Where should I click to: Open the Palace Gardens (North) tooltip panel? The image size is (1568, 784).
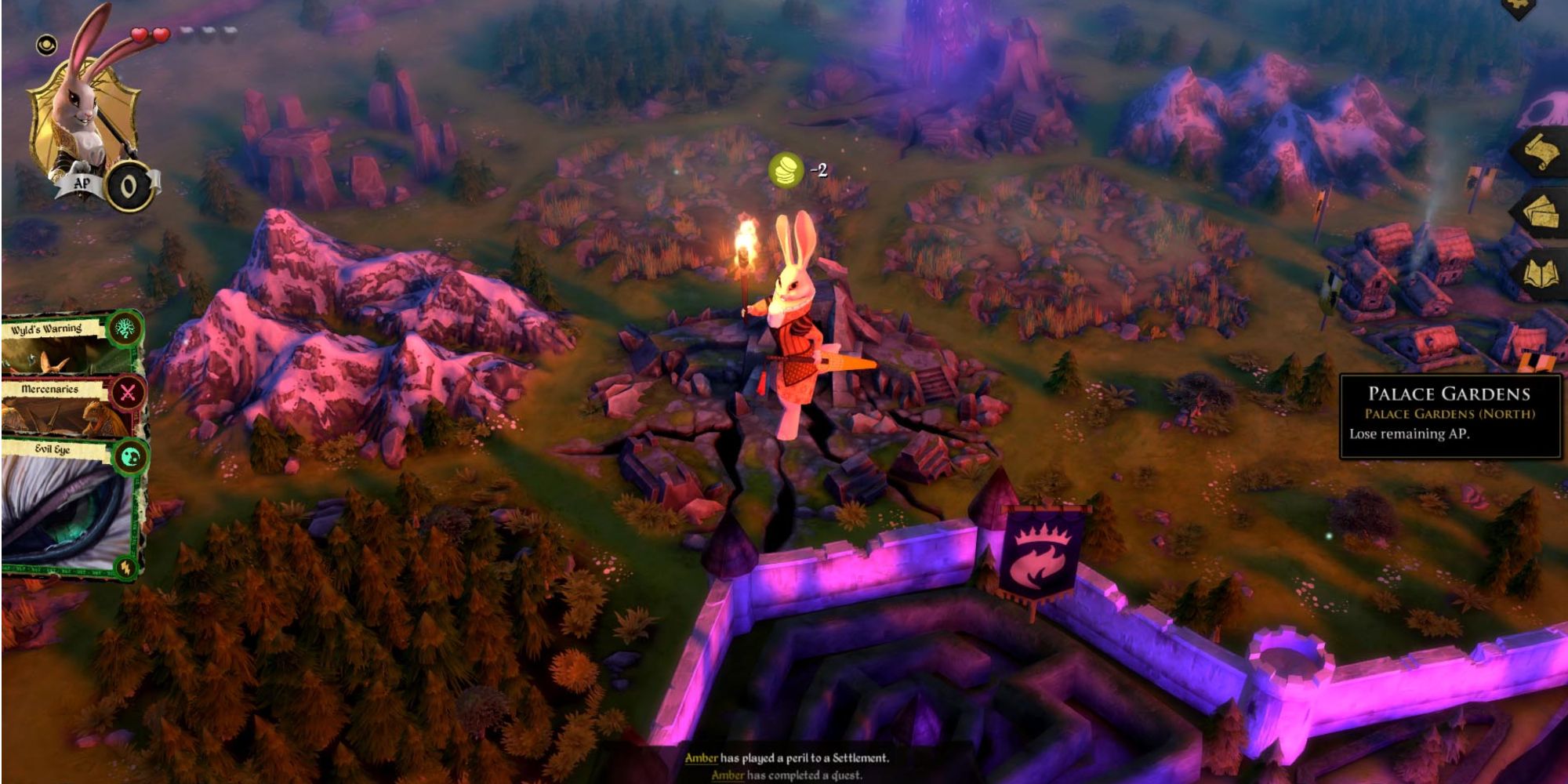tap(1449, 416)
